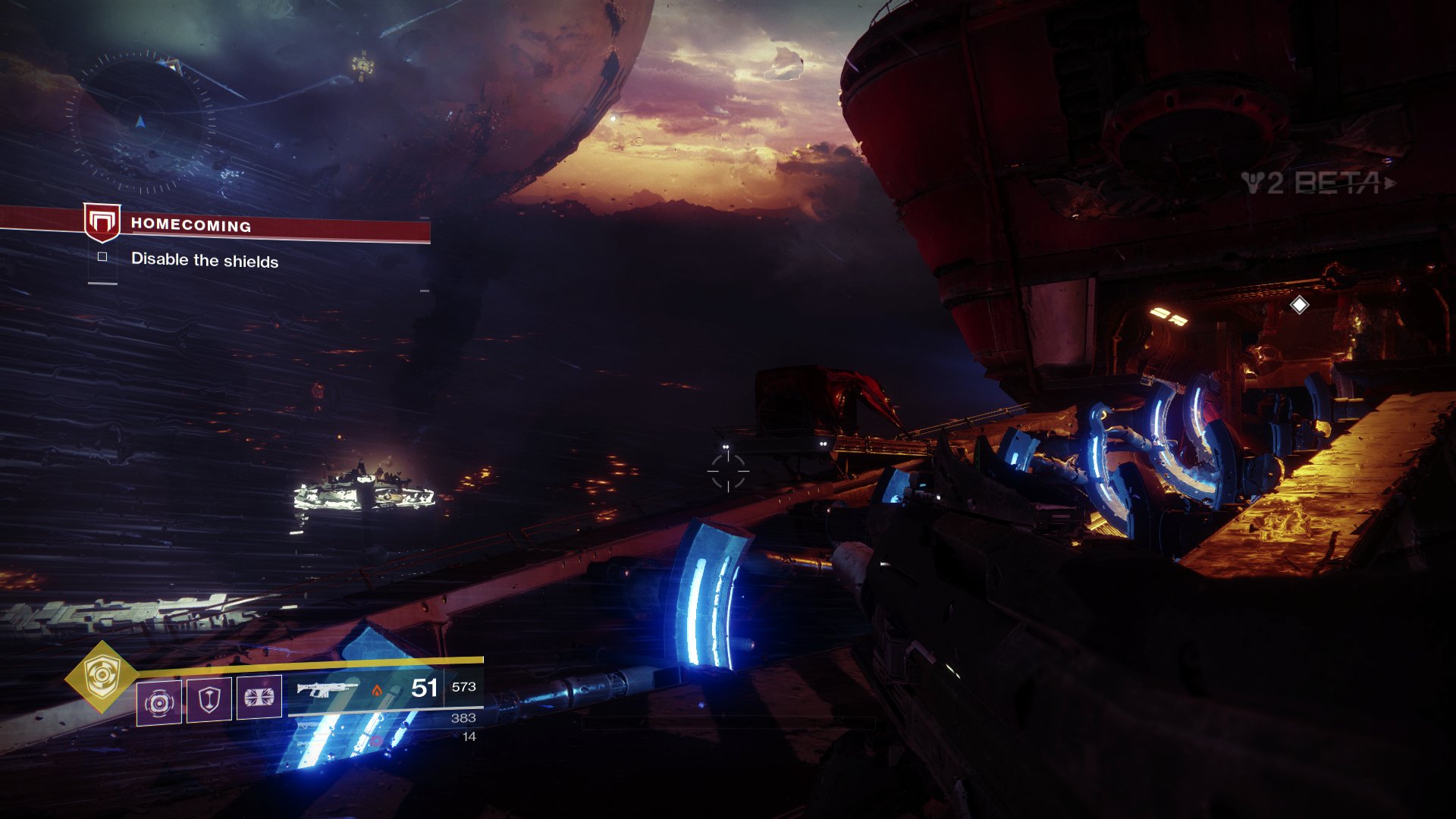Select the white diamond objective waypoint
Image resolution: width=1456 pixels, height=819 pixels.
[x=1299, y=305]
